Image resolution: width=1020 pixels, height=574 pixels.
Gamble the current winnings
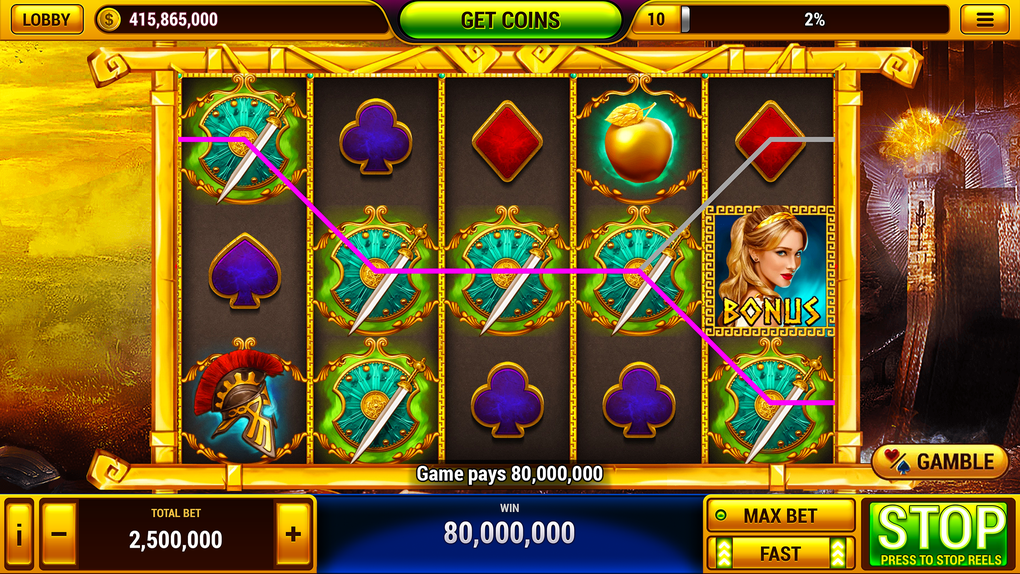940,462
